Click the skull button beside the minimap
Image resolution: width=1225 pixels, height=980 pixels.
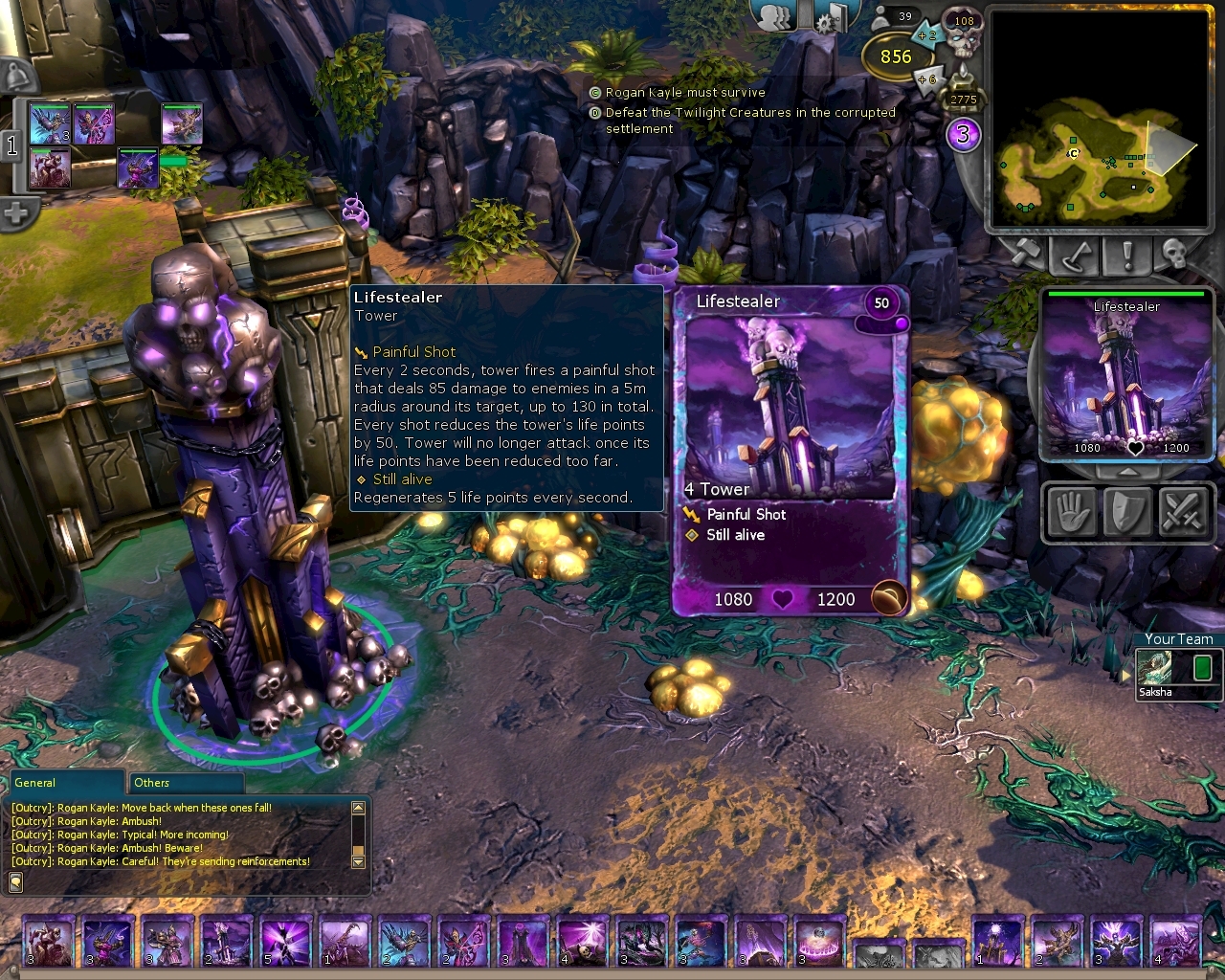click(1176, 255)
